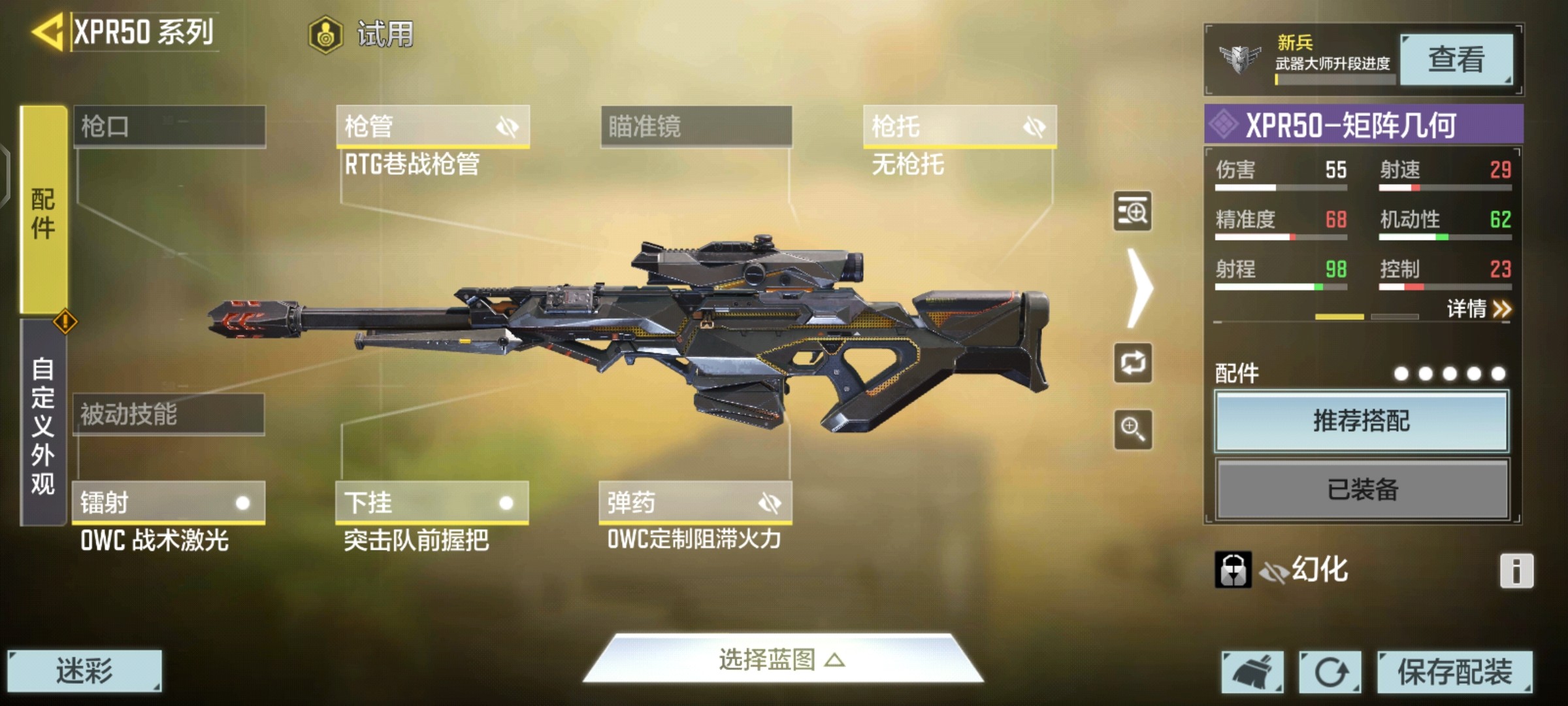Screen dimensions: 1568x706
Task: Switch to the 自定义外观 tab
Action: pos(43,424)
